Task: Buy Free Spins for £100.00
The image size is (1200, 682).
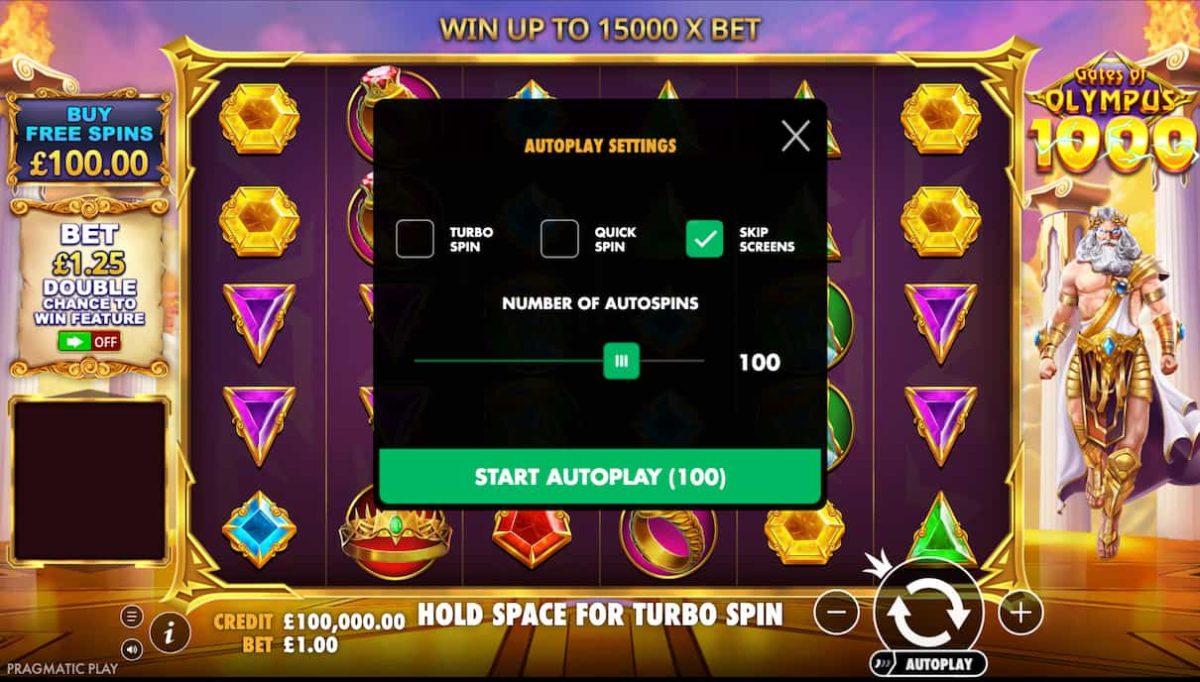Action: tap(90, 140)
